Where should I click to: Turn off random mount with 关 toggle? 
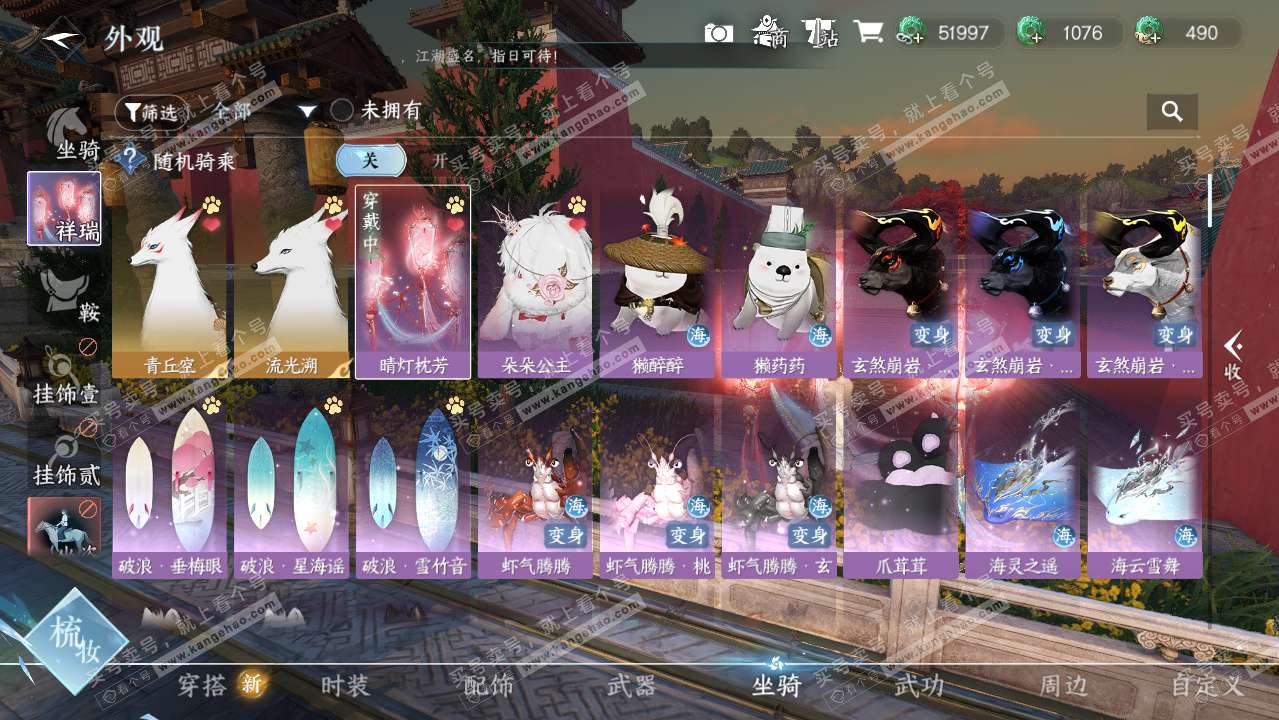click(371, 160)
